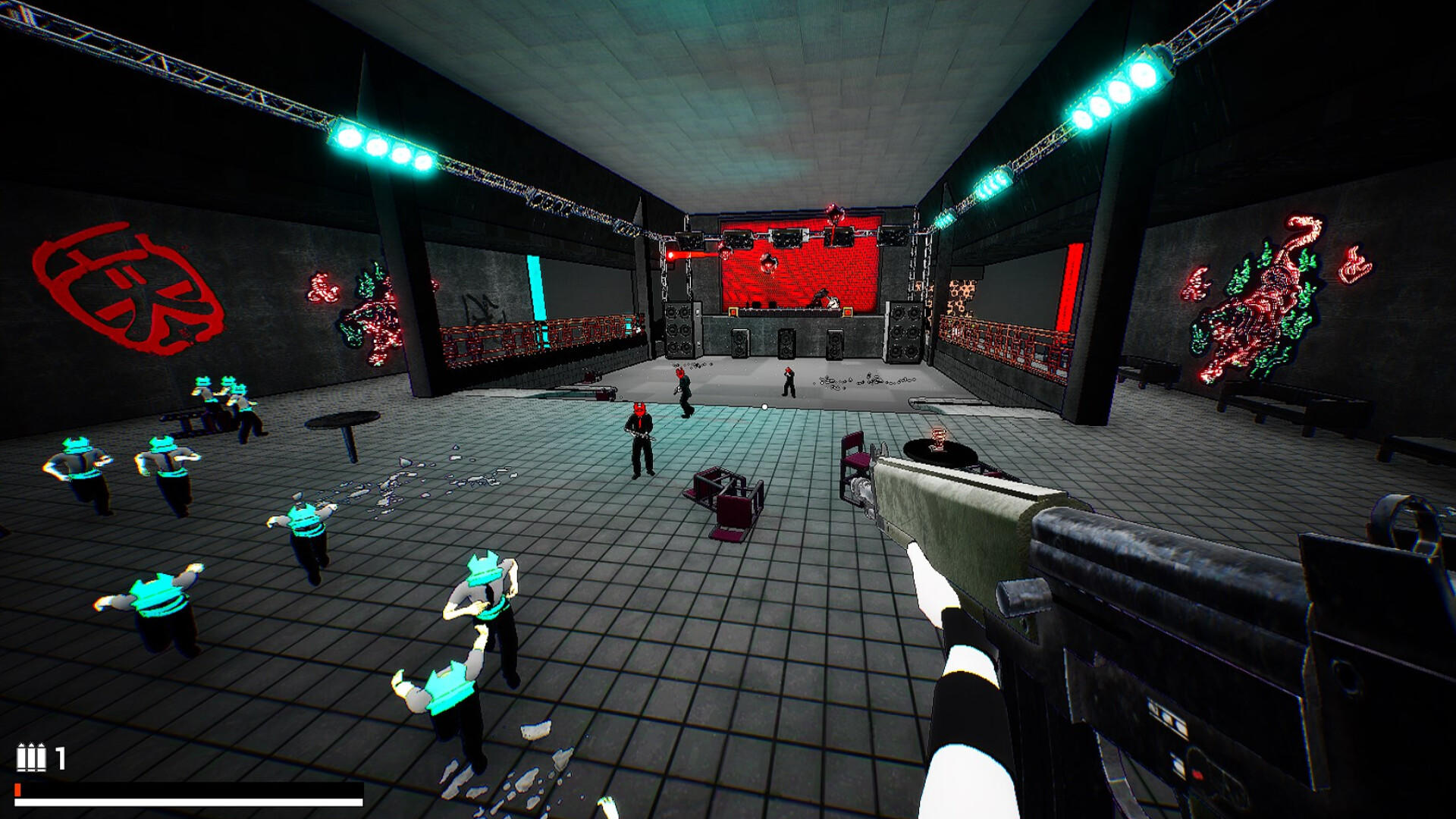Select the ammo count number "1"

[61, 756]
